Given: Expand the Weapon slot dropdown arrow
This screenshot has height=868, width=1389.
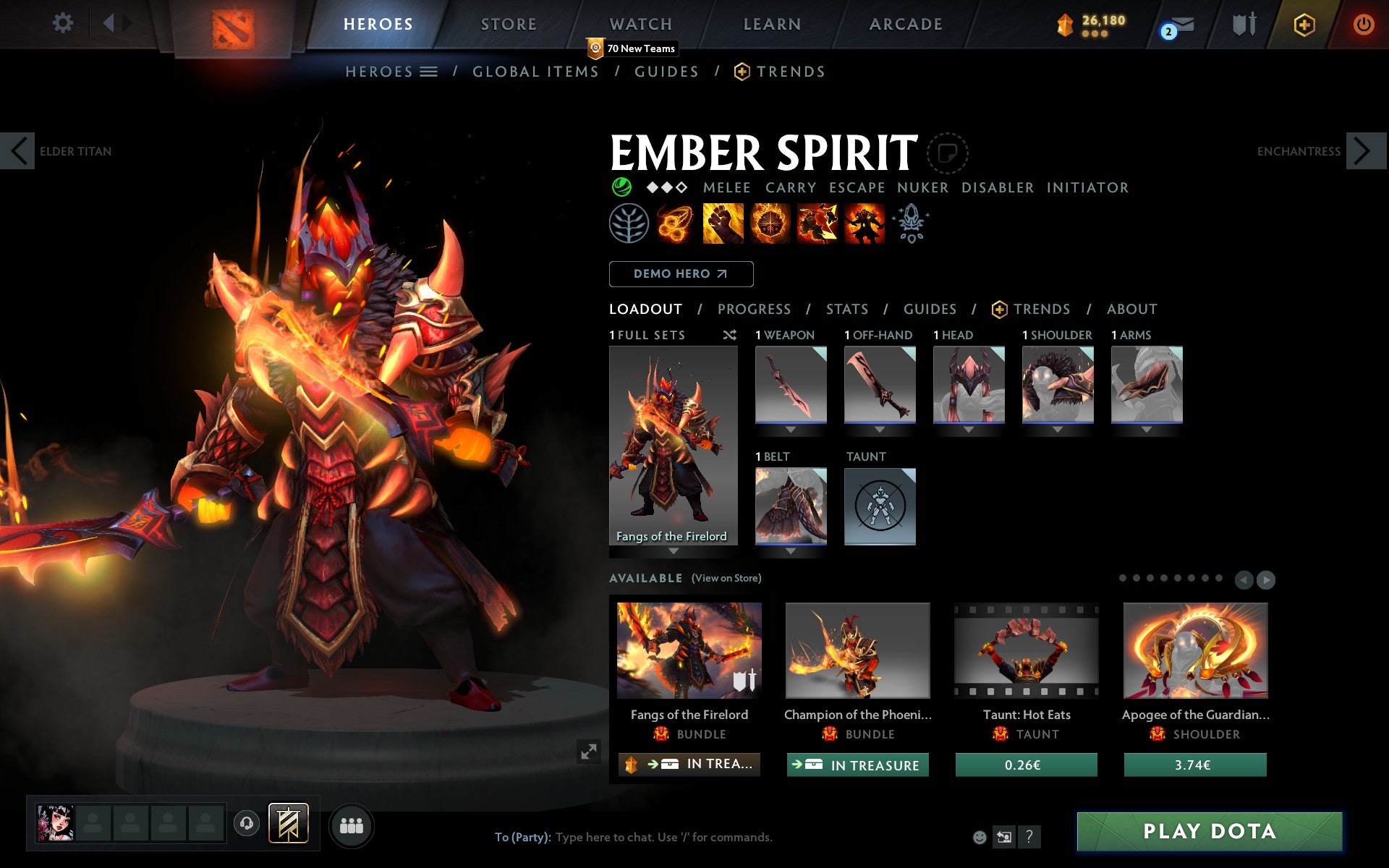Looking at the screenshot, I should coord(791,427).
